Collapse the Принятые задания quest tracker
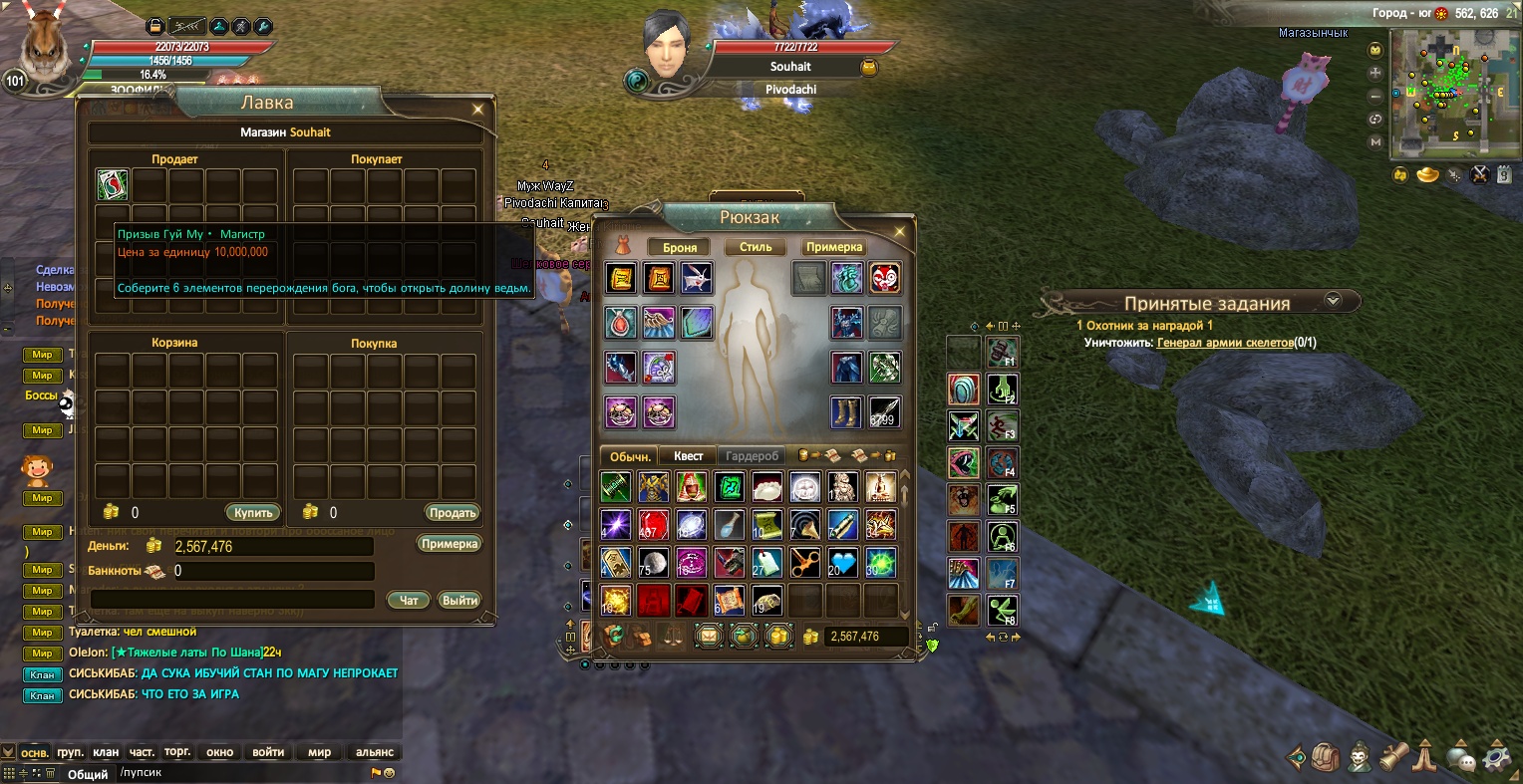 point(1333,300)
